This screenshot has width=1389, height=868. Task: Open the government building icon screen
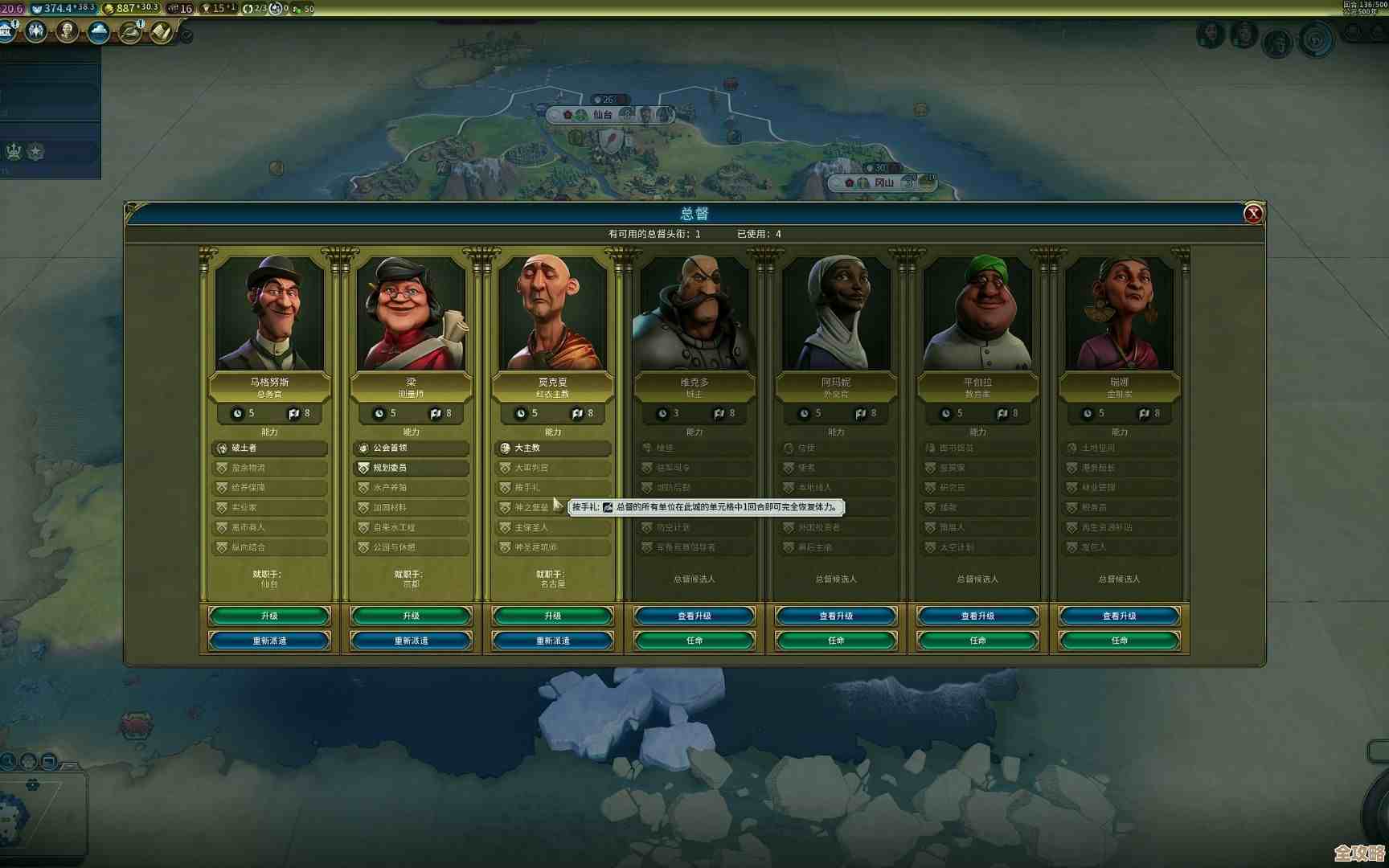(7, 32)
